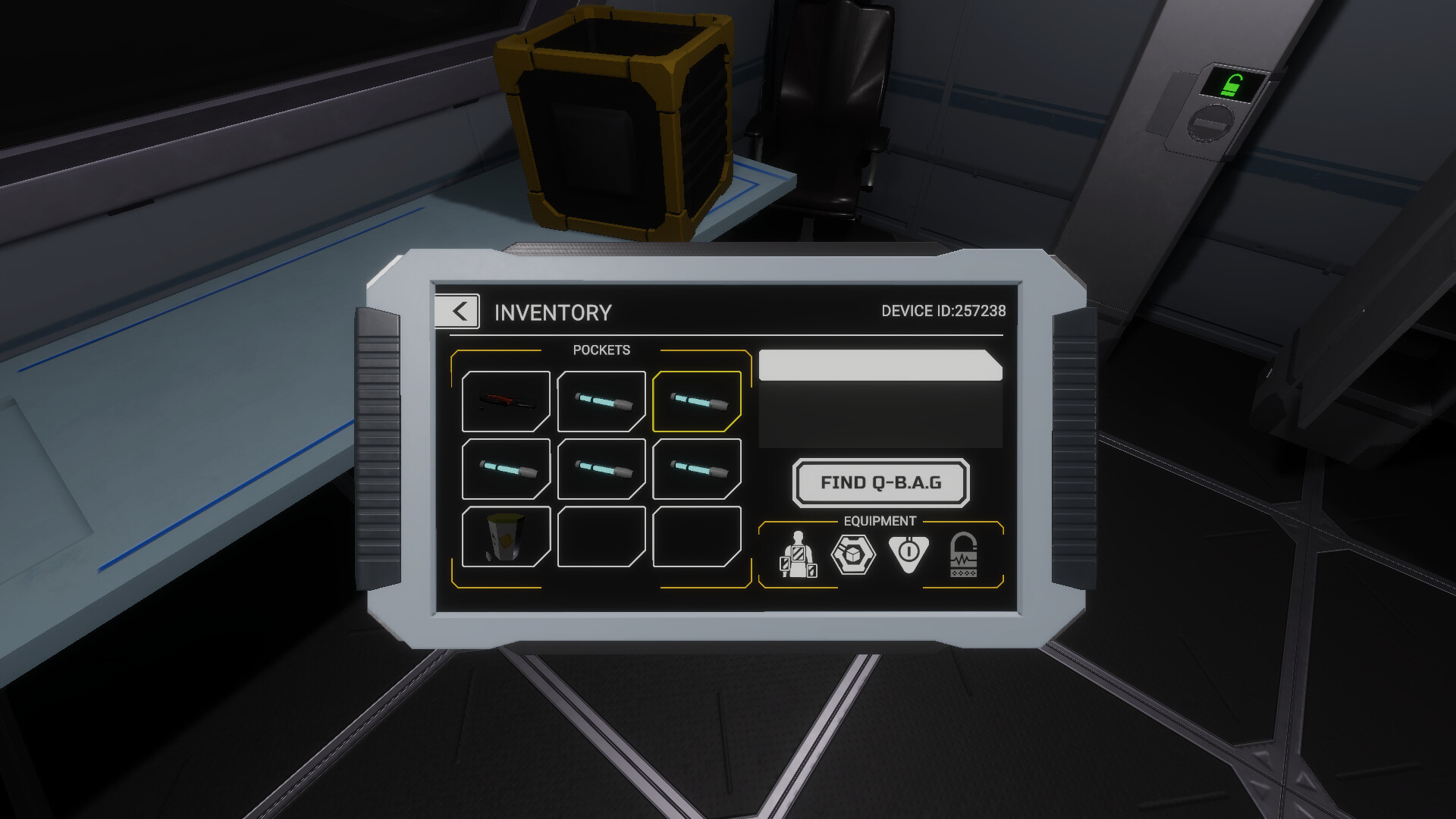Select the glow stick in top middle pocket
This screenshot has width=1456, height=819.
click(x=601, y=400)
